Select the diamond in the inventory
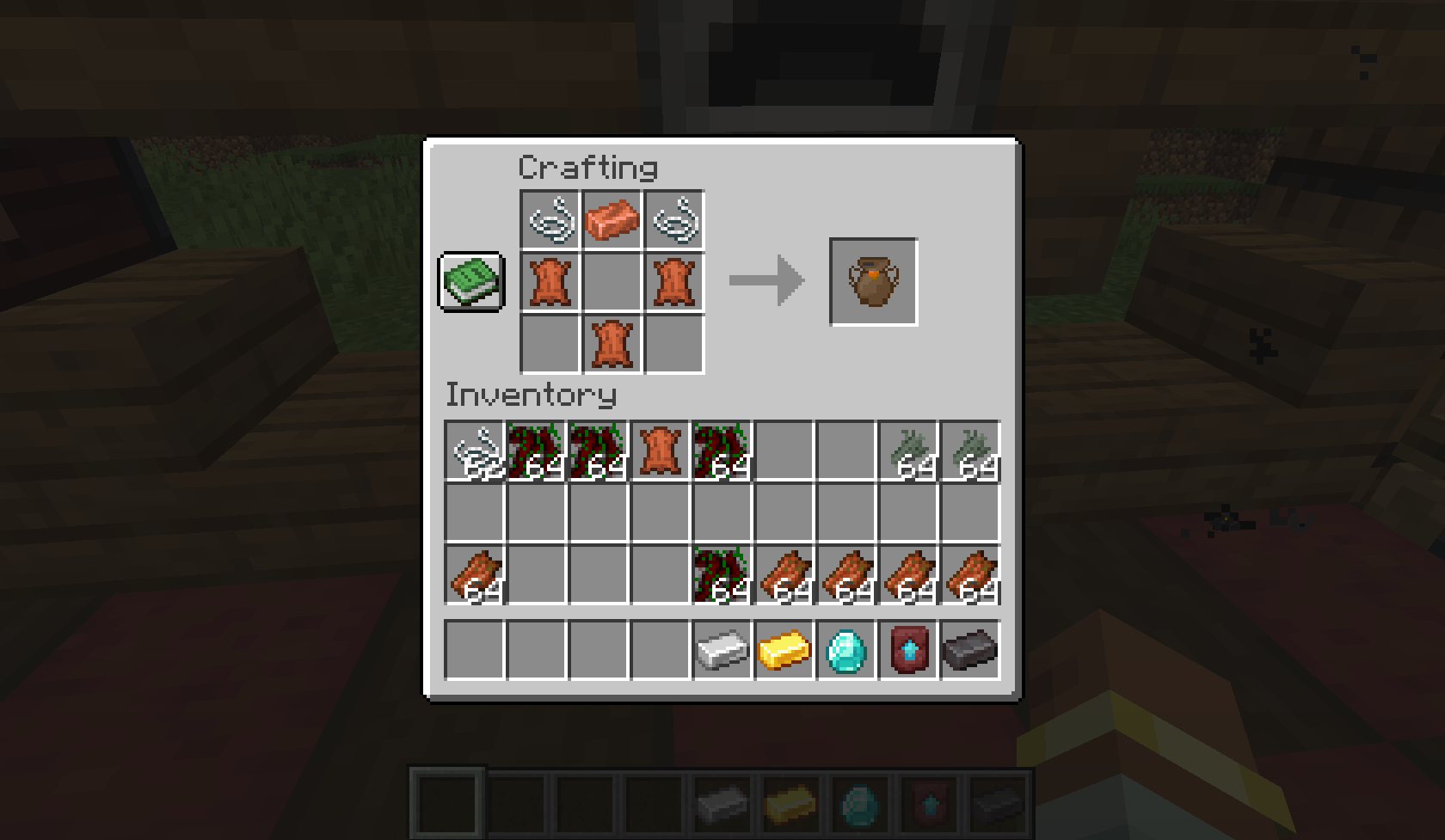 click(x=846, y=651)
